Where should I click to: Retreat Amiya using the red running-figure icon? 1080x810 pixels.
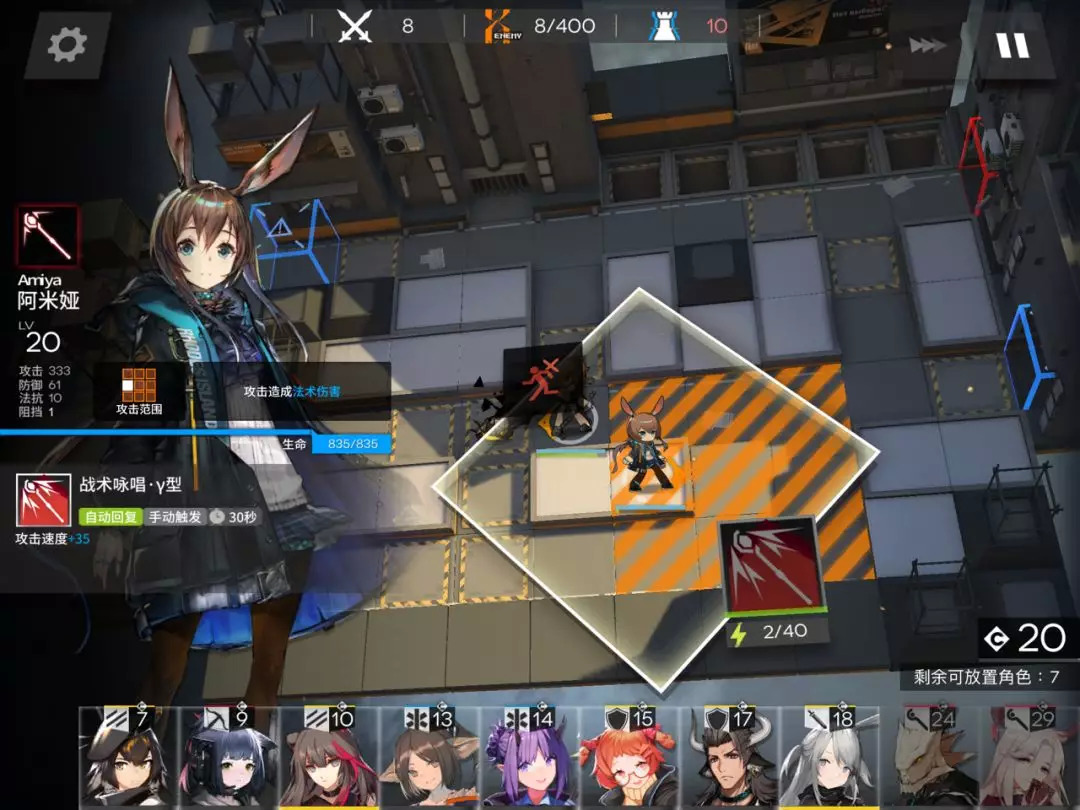[x=541, y=382]
